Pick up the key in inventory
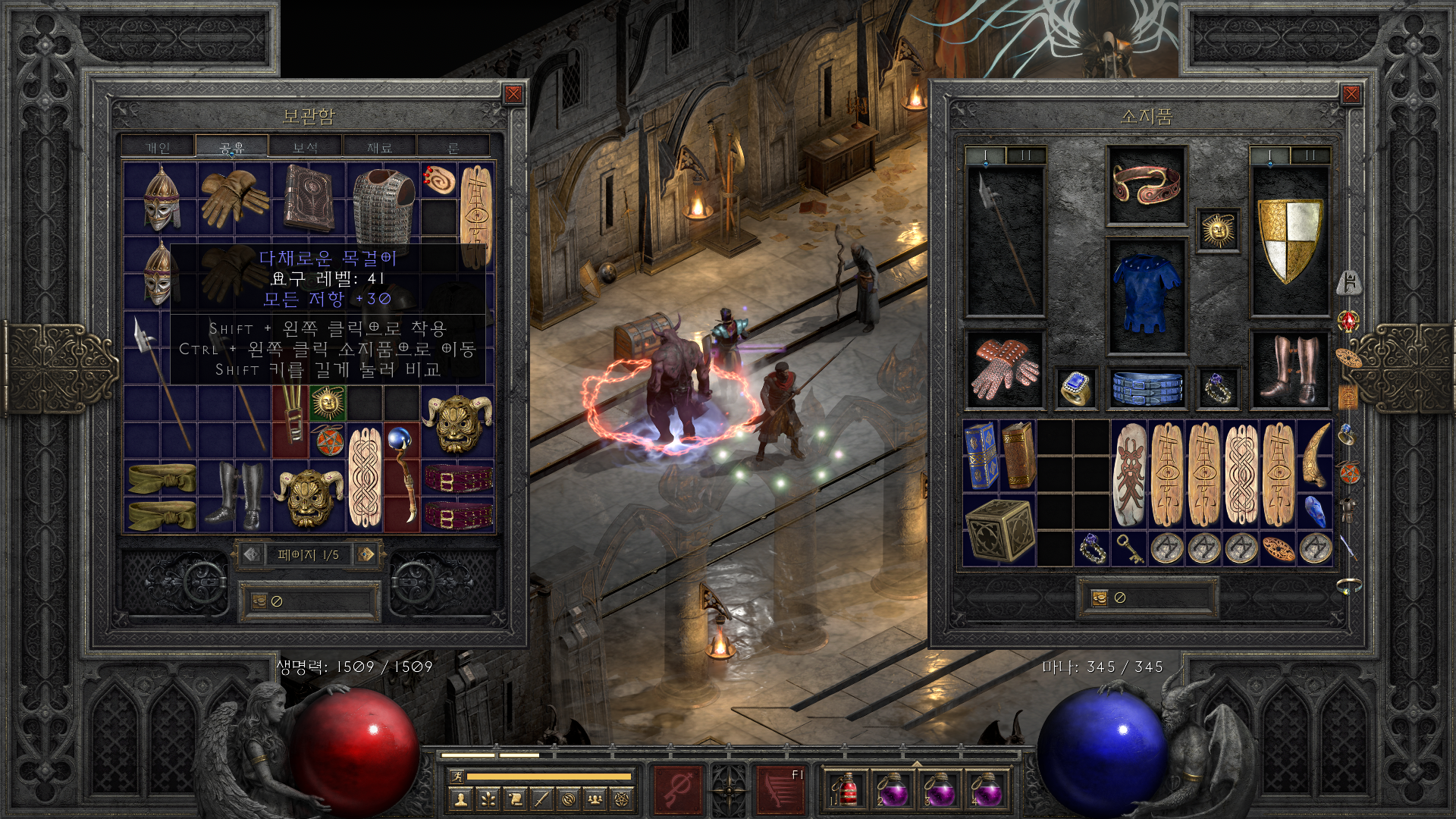The image size is (1456, 819). [1129, 548]
